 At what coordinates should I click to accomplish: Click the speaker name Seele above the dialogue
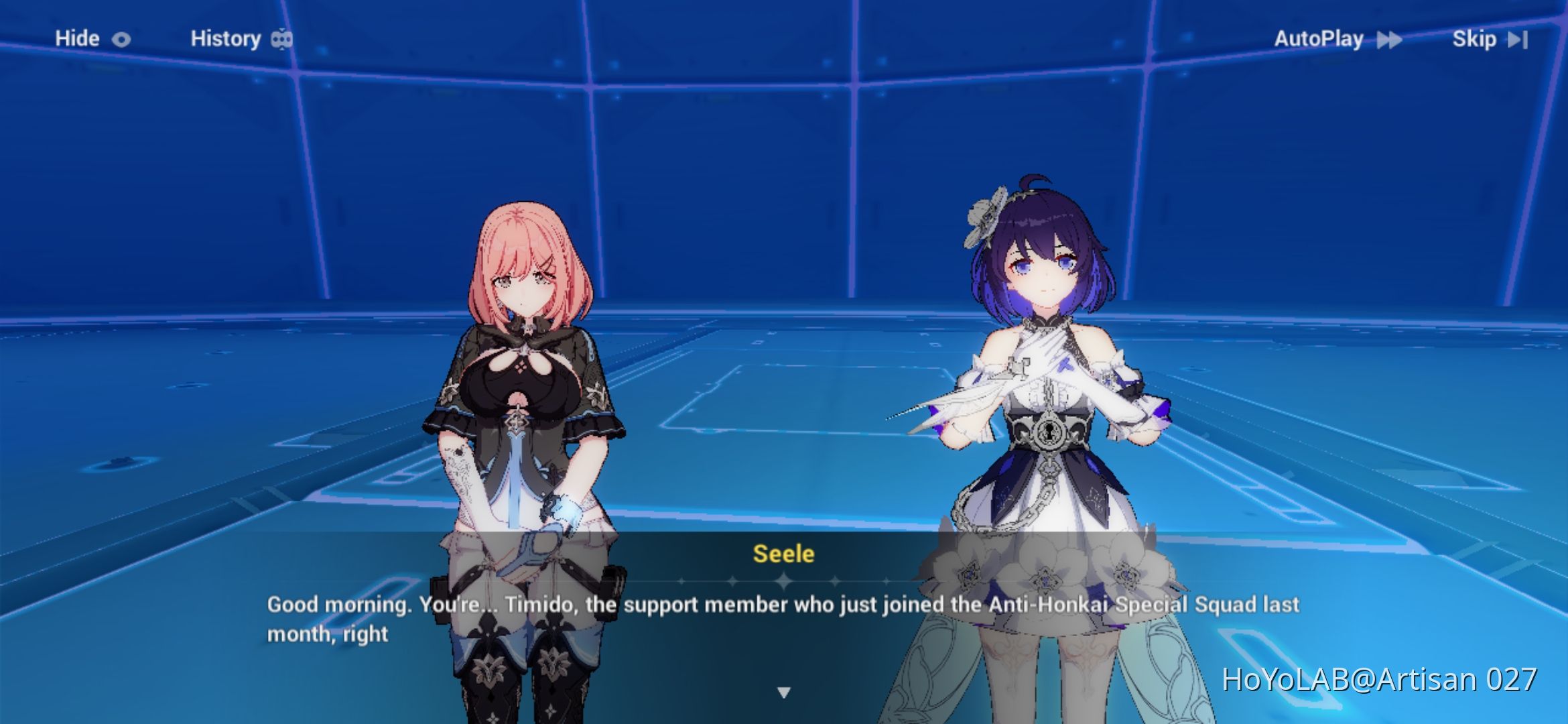[784, 554]
